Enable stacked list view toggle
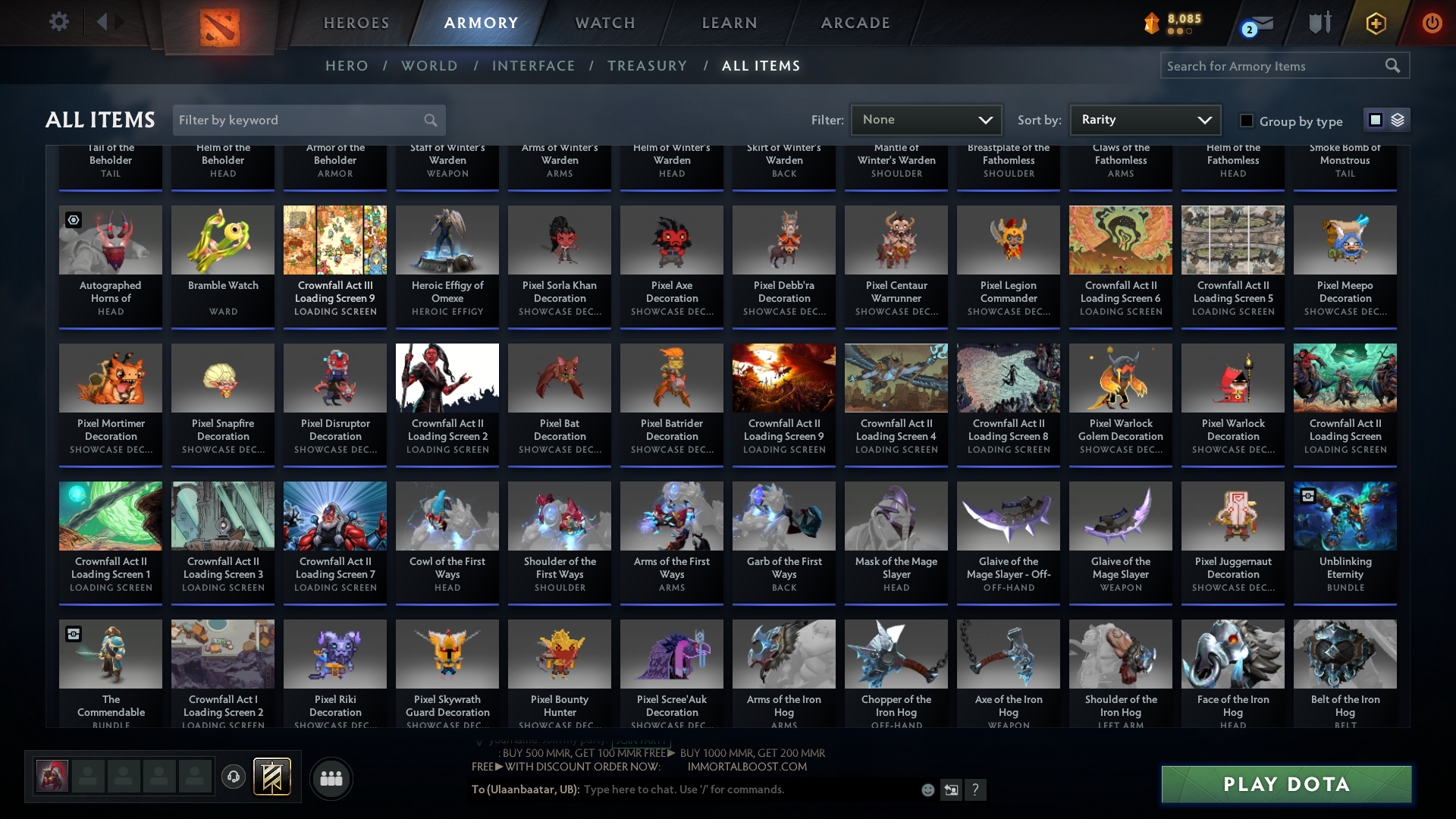The image size is (1456, 819). [x=1397, y=119]
